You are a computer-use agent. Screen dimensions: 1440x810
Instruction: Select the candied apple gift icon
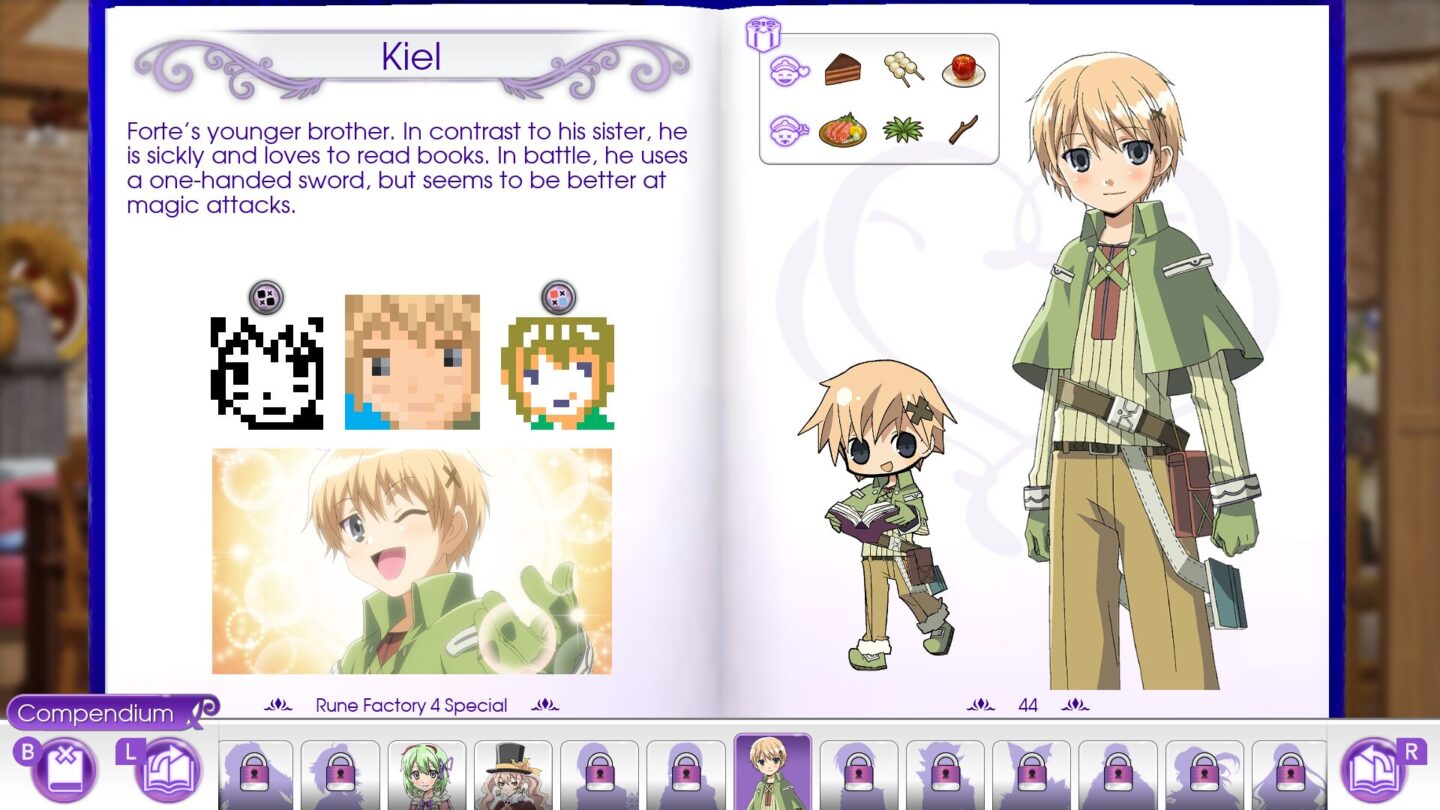pos(965,72)
